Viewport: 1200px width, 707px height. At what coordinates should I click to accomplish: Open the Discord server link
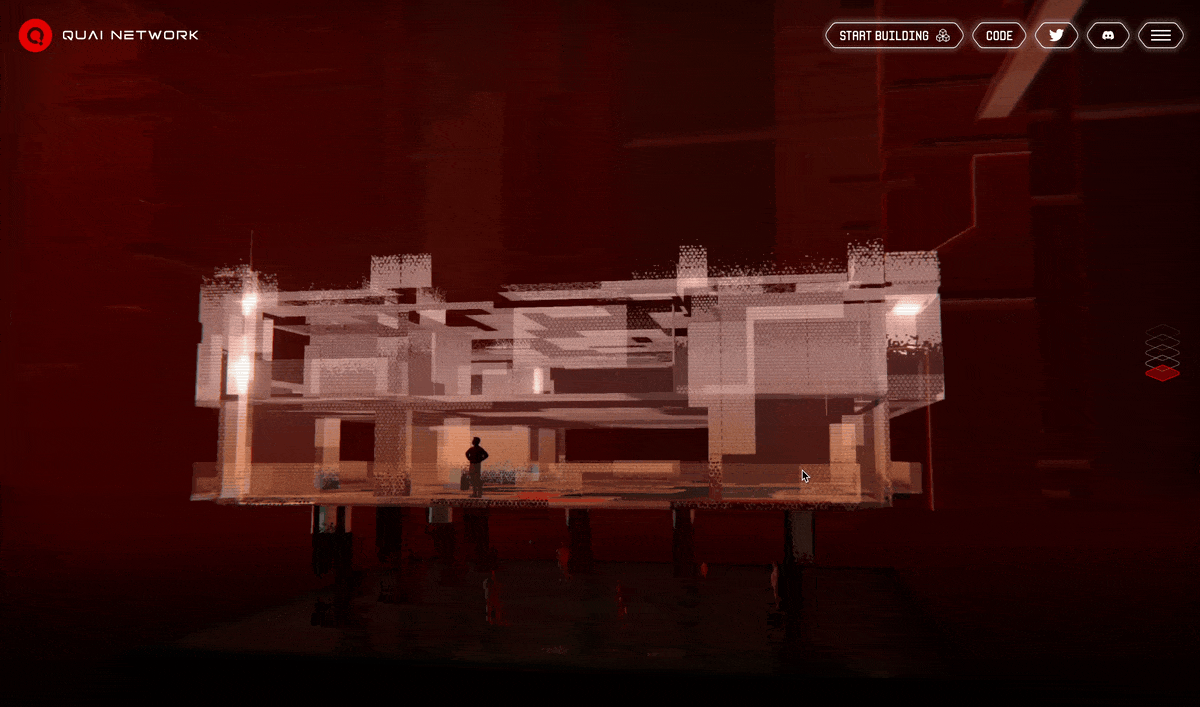[1108, 36]
